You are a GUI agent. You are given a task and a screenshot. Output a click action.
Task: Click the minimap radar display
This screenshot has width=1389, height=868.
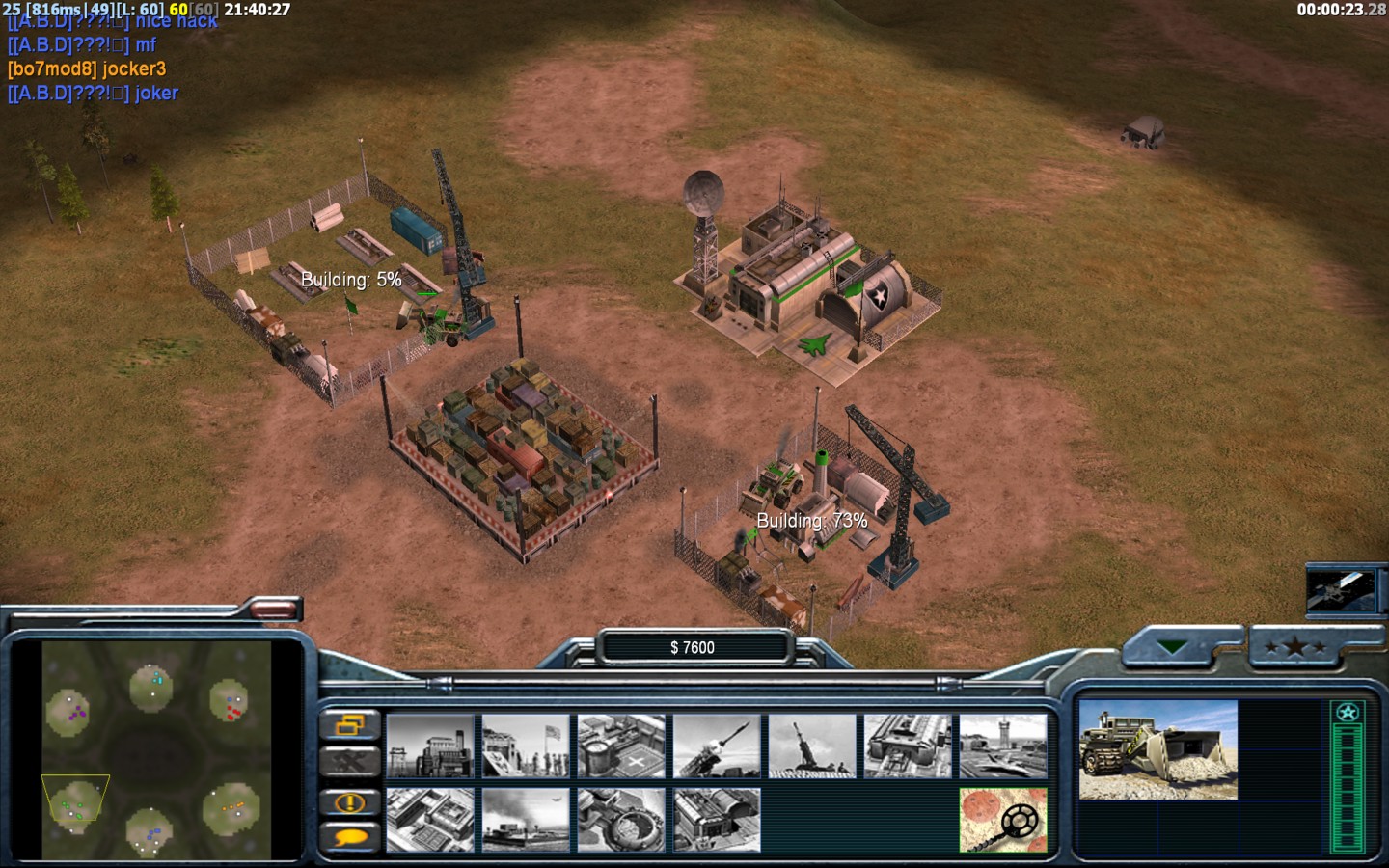154,749
